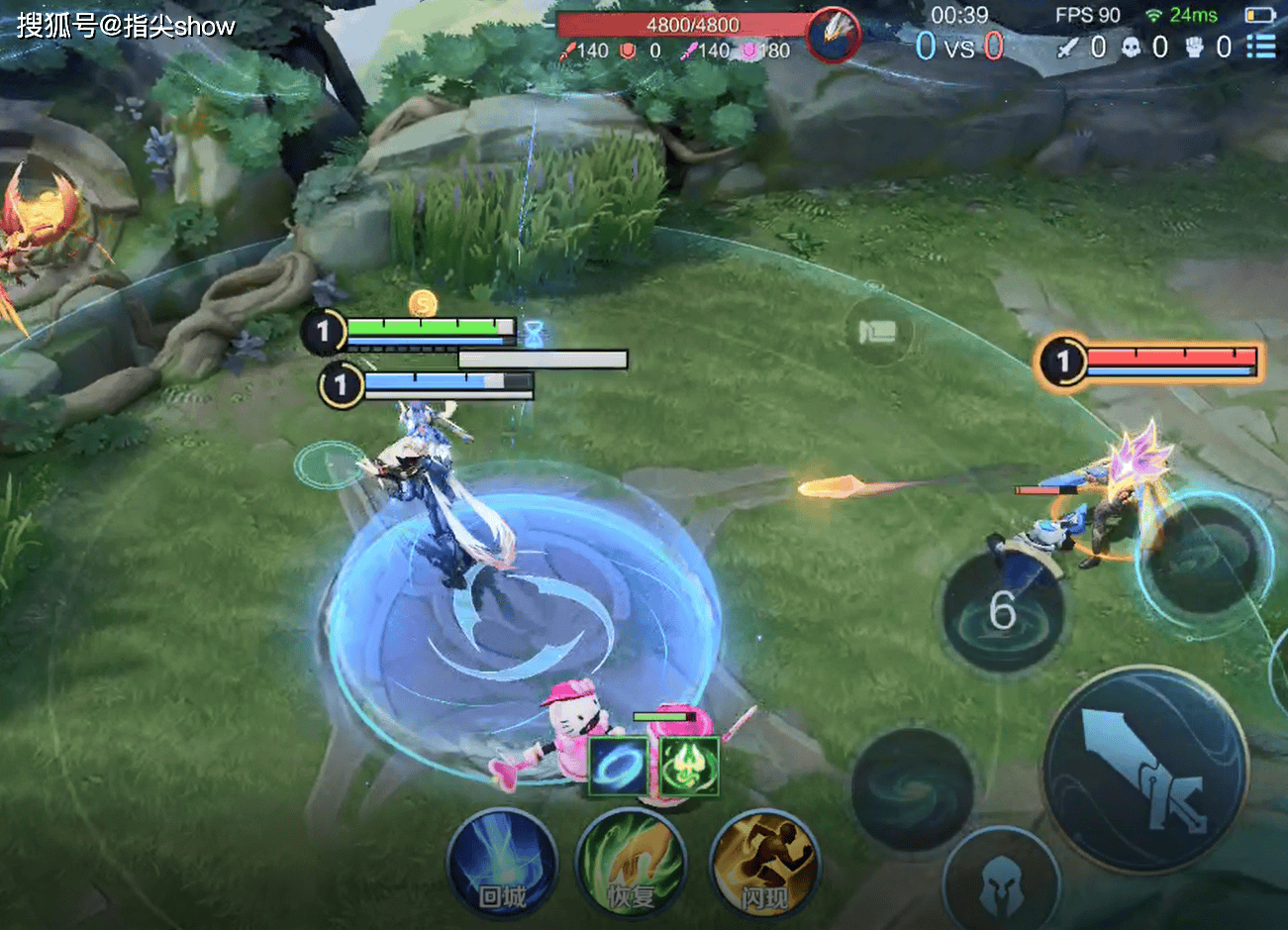Activate the swirl skill left of attack
Image resolution: width=1288 pixels, height=930 pixels.
click(x=911, y=789)
